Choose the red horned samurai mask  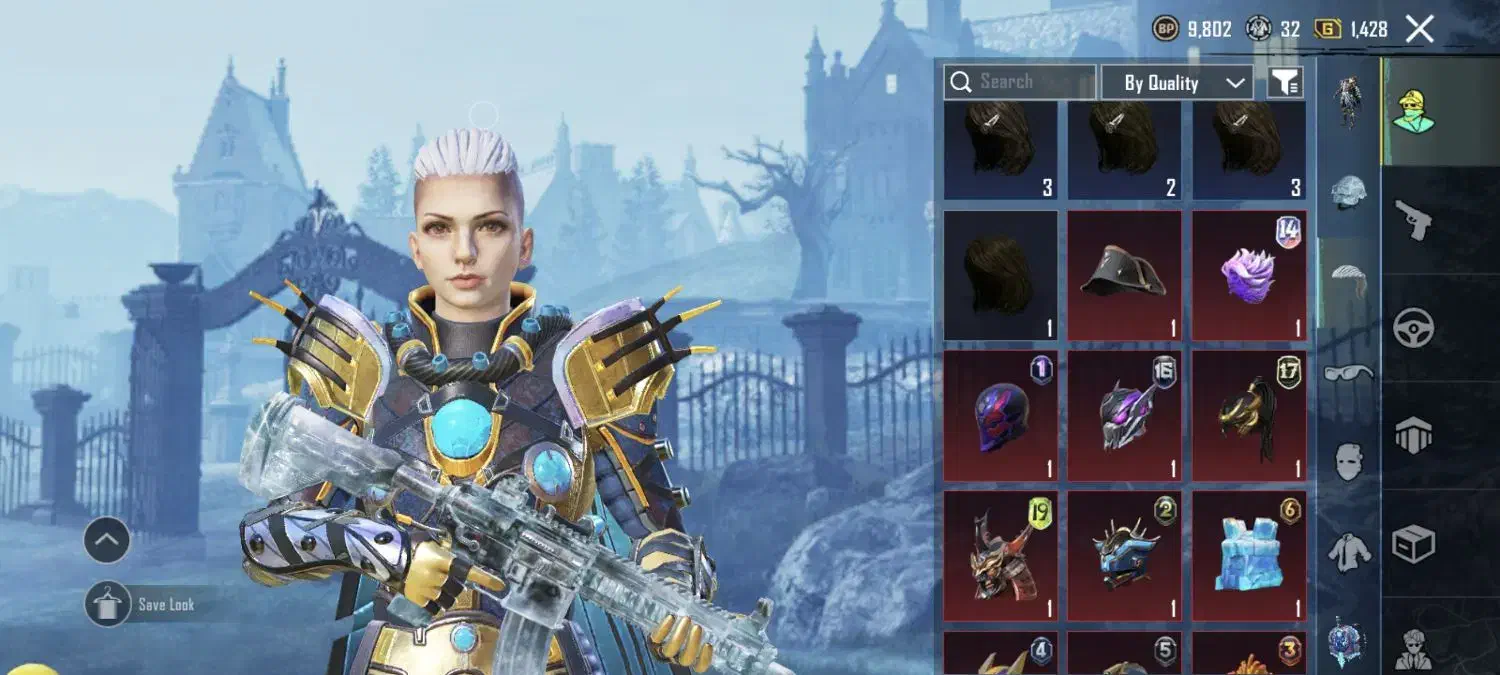(1000, 555)
